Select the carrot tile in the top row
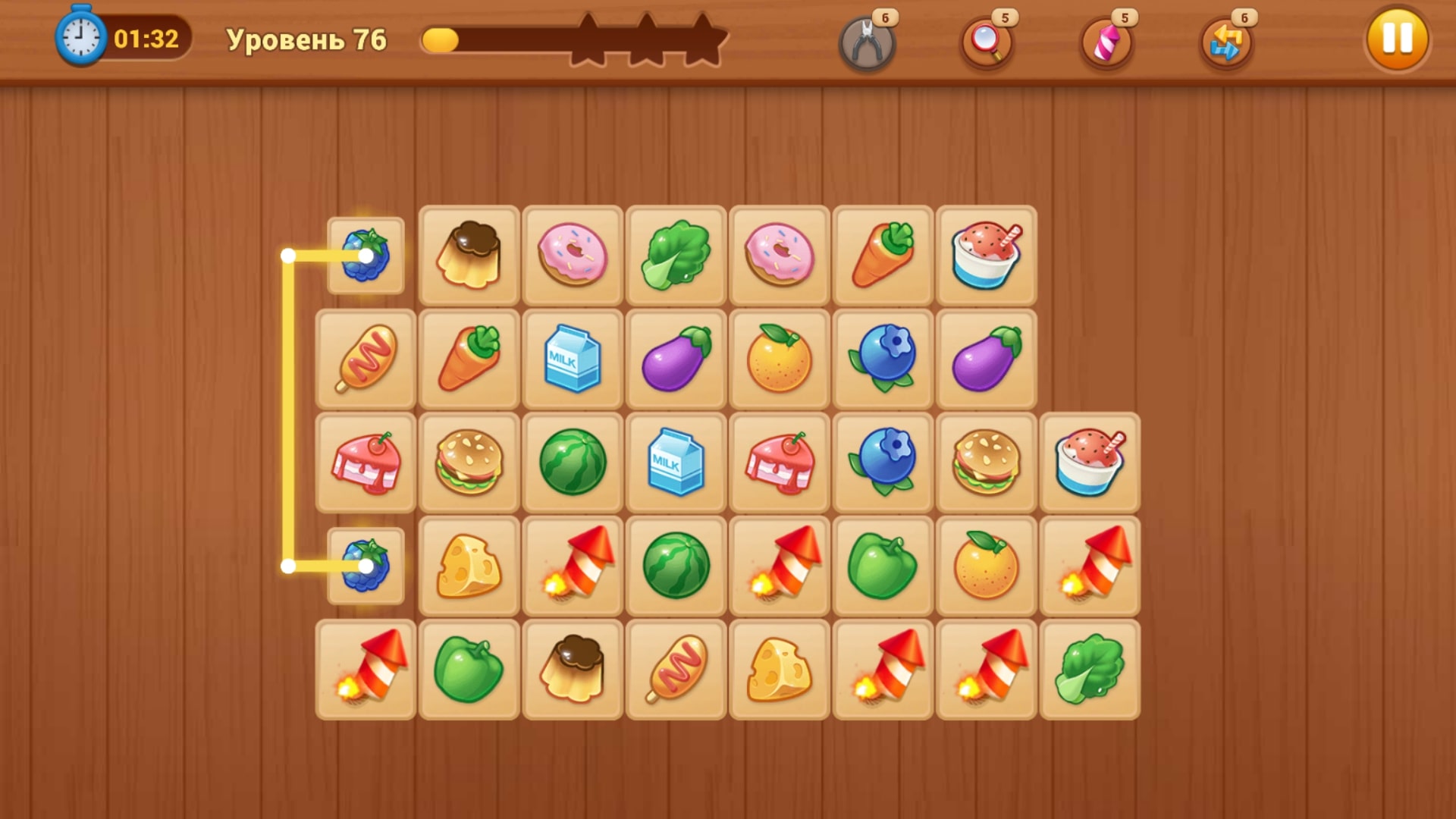The height and width of the screenshot is (819, 1456). (882, 256)
